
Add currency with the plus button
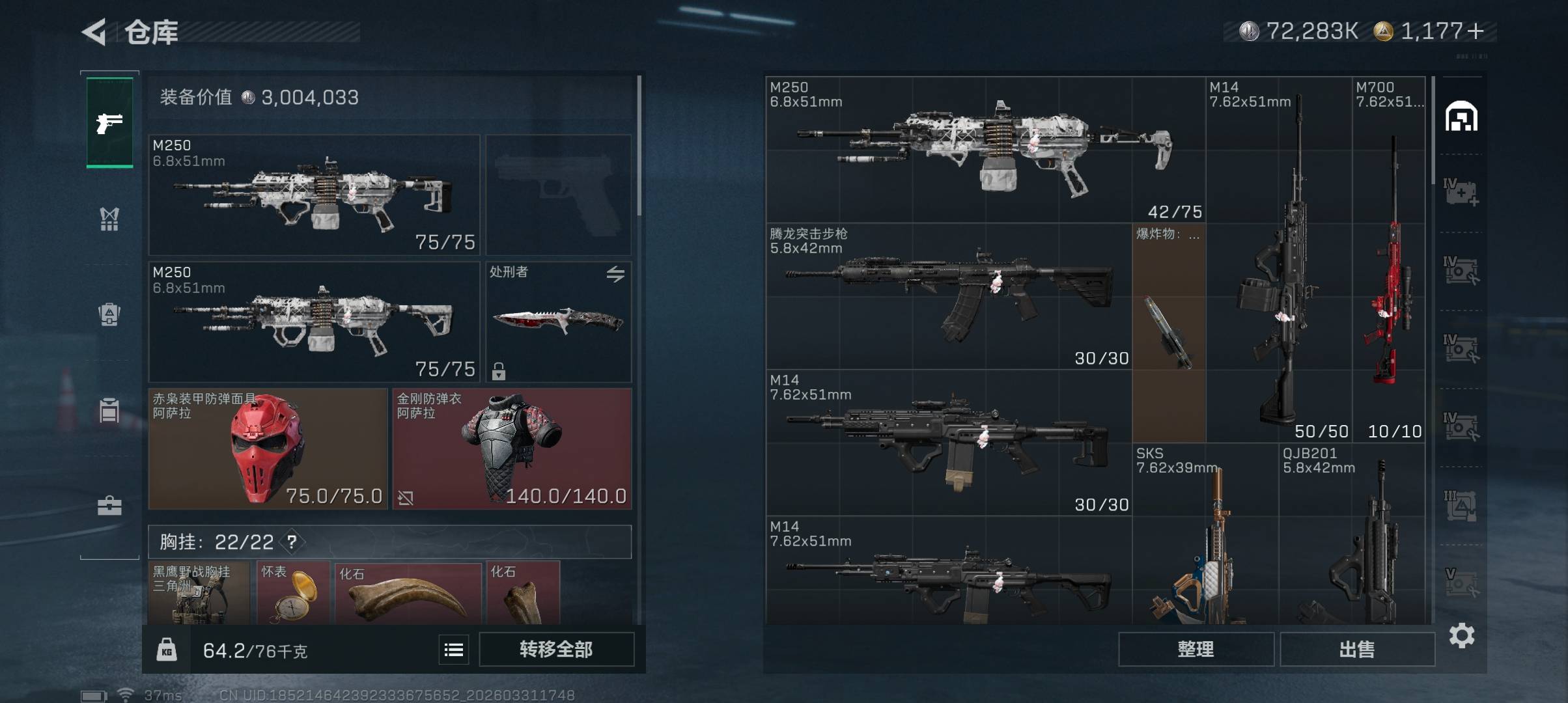[1477, 31]
